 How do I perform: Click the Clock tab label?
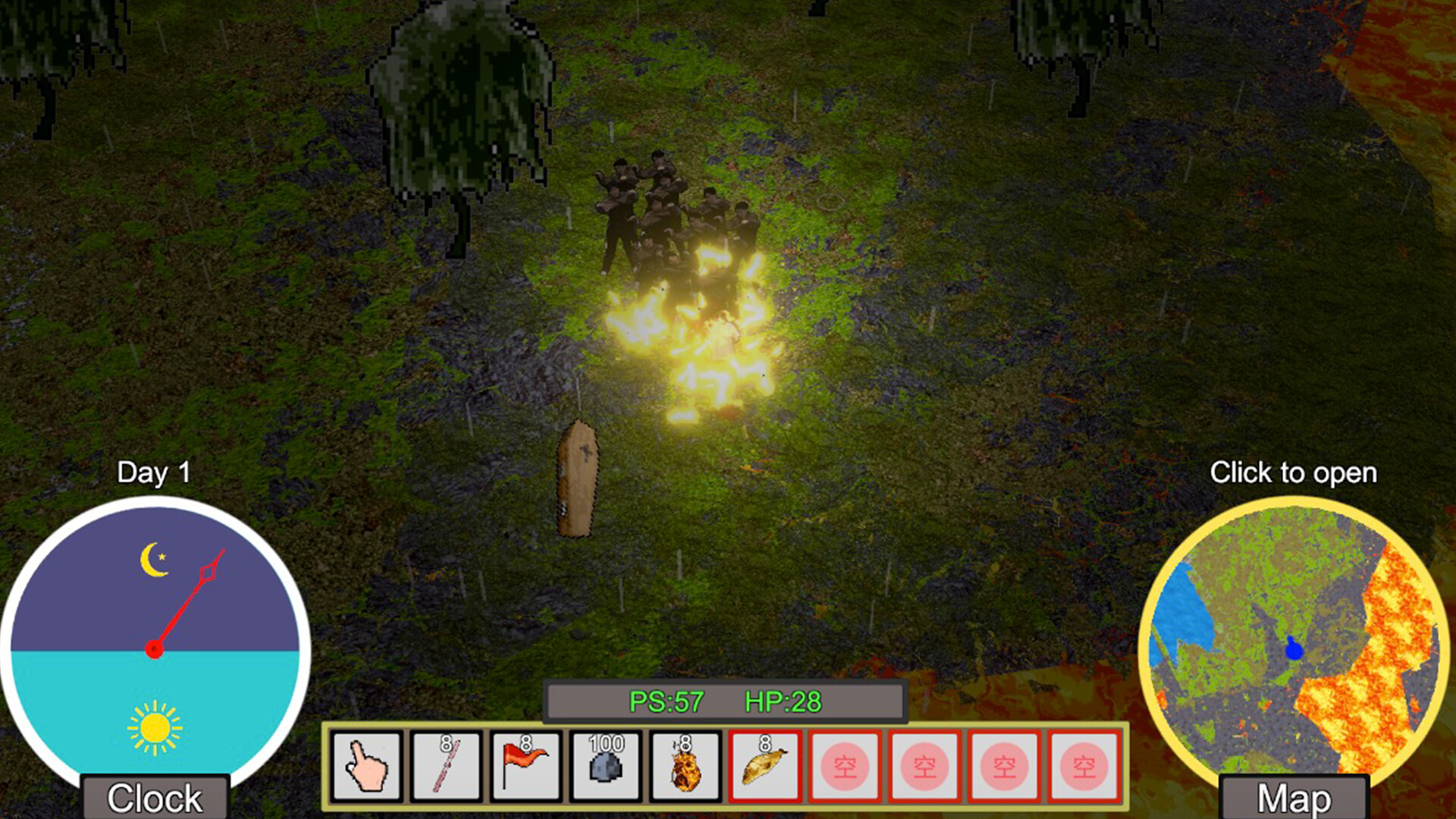155,798
